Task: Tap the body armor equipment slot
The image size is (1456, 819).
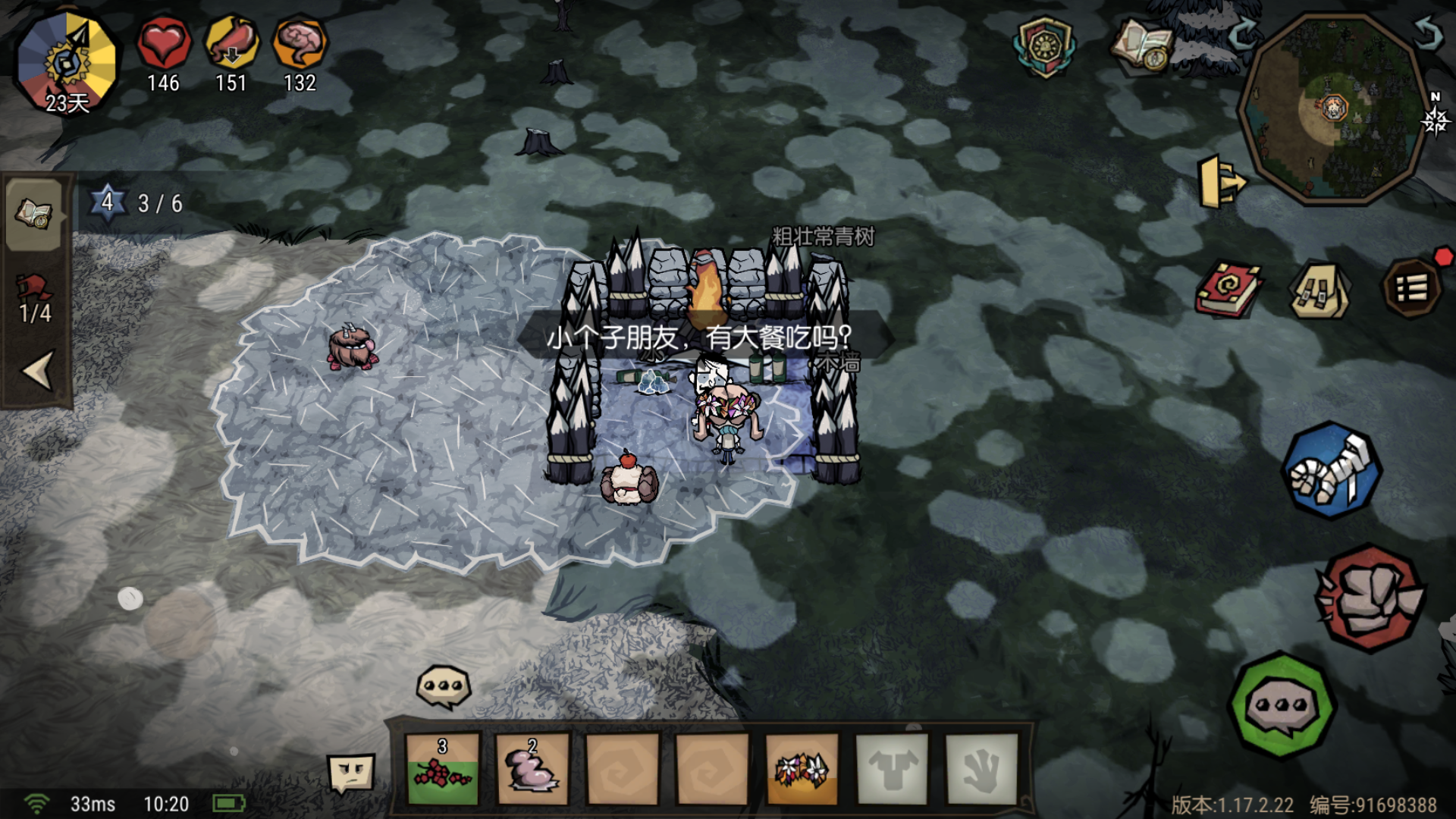Action: coord(892,768)
